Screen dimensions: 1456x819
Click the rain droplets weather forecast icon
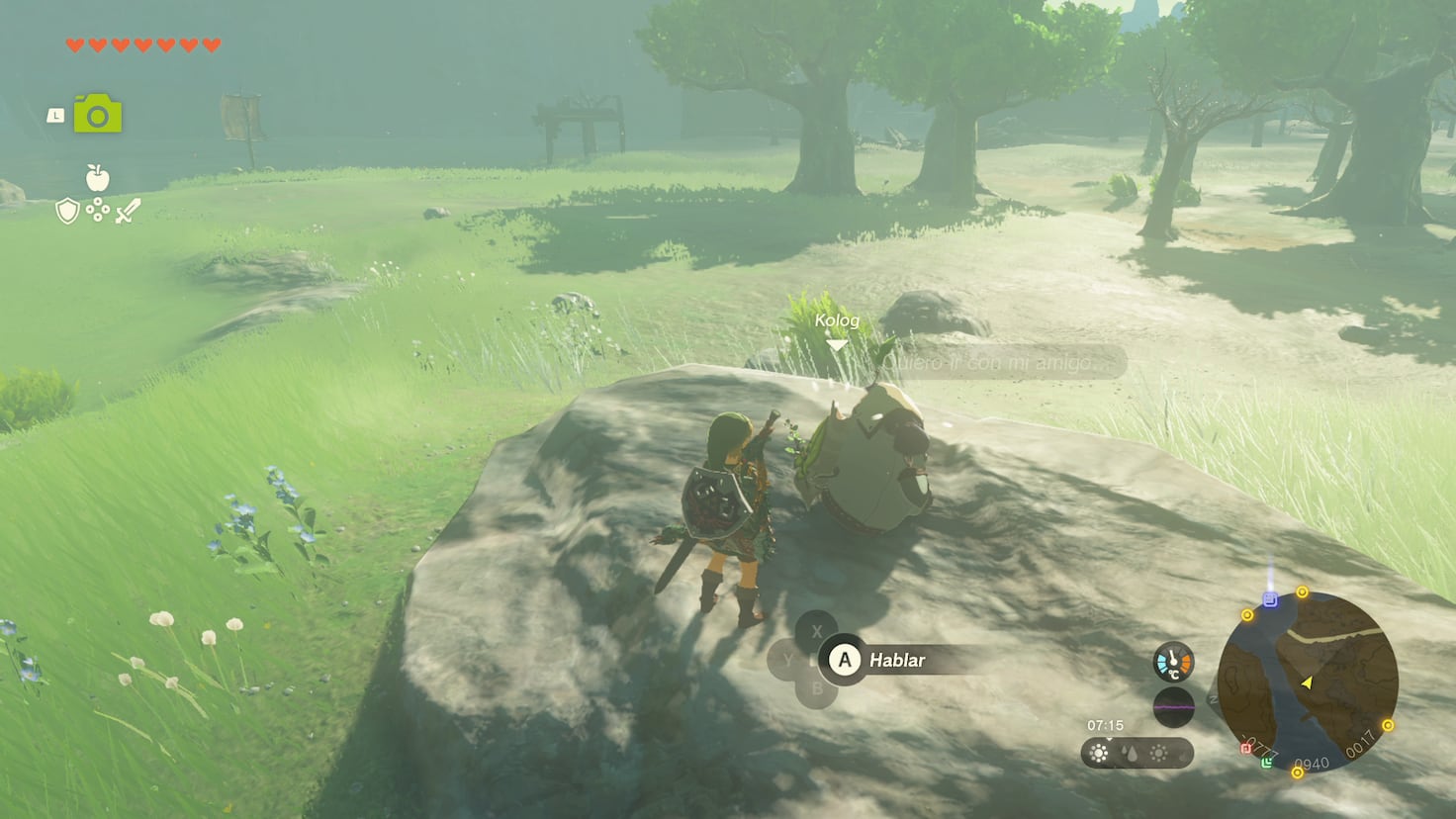(1129, 752)
